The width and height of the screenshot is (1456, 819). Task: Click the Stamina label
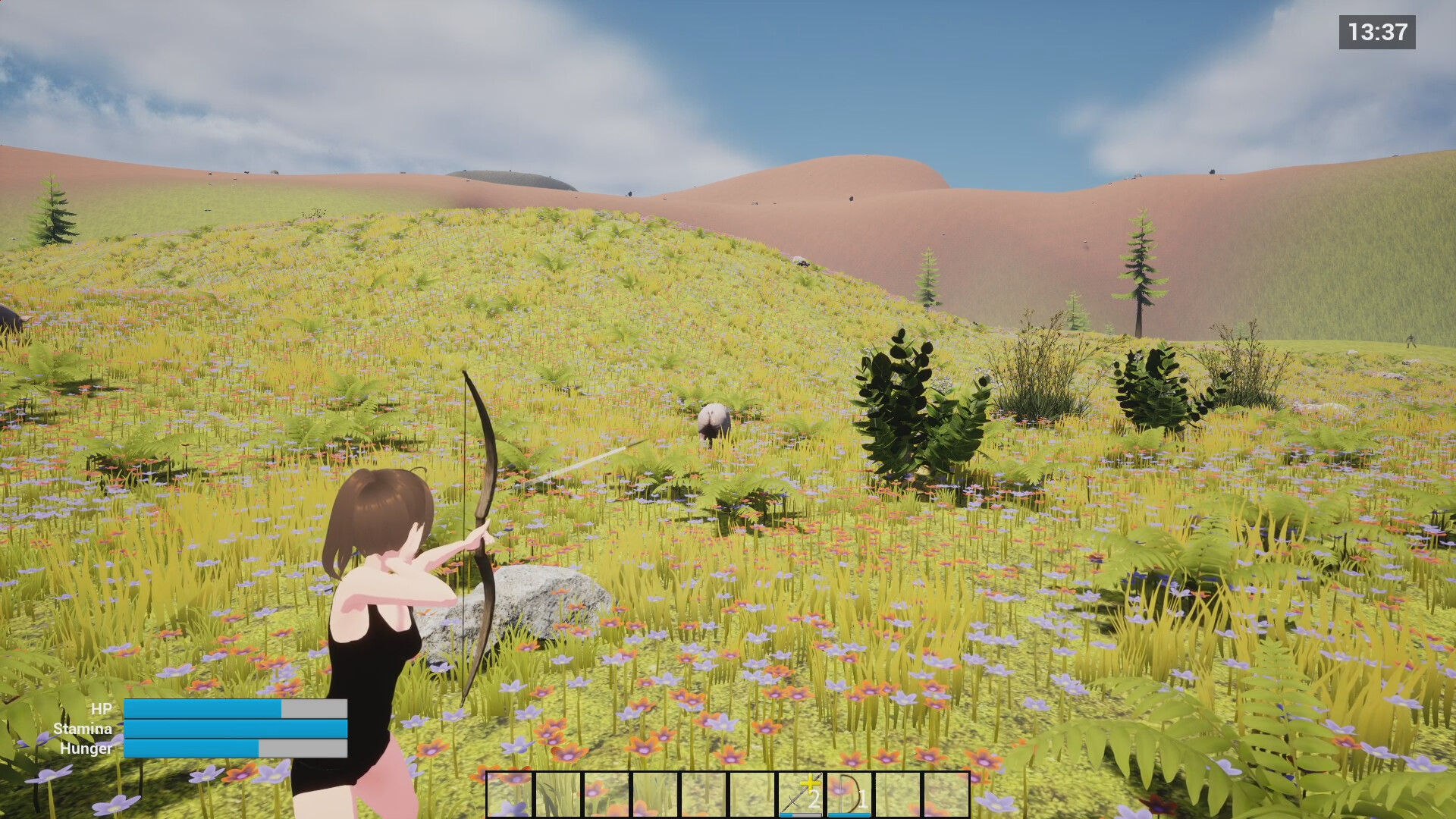[x=83, y=730]
